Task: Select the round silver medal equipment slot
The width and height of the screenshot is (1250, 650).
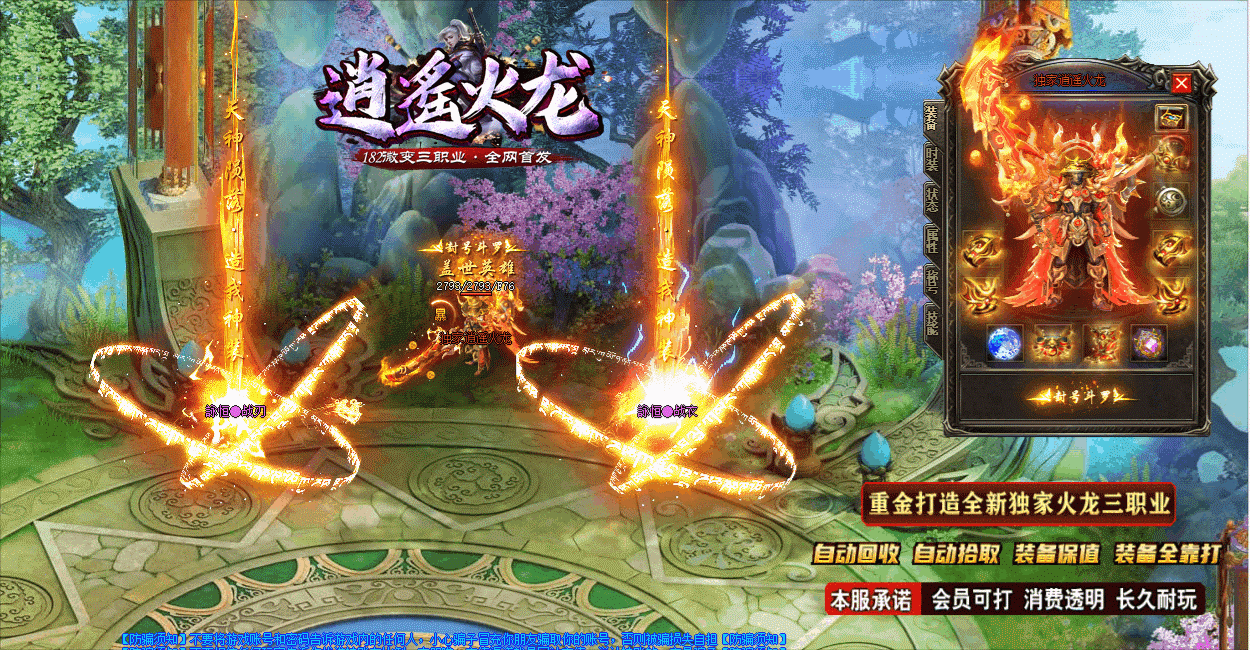Action: 1169,201
